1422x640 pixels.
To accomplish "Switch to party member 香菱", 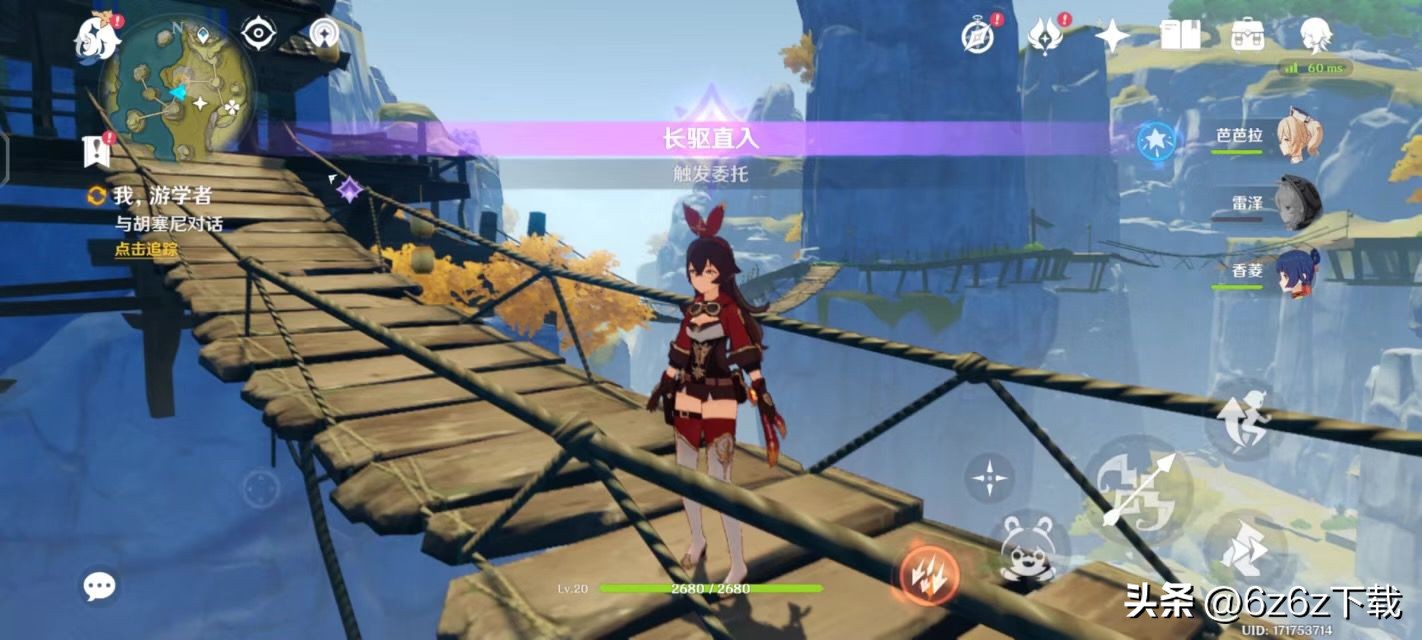I will click(1297, 271).
